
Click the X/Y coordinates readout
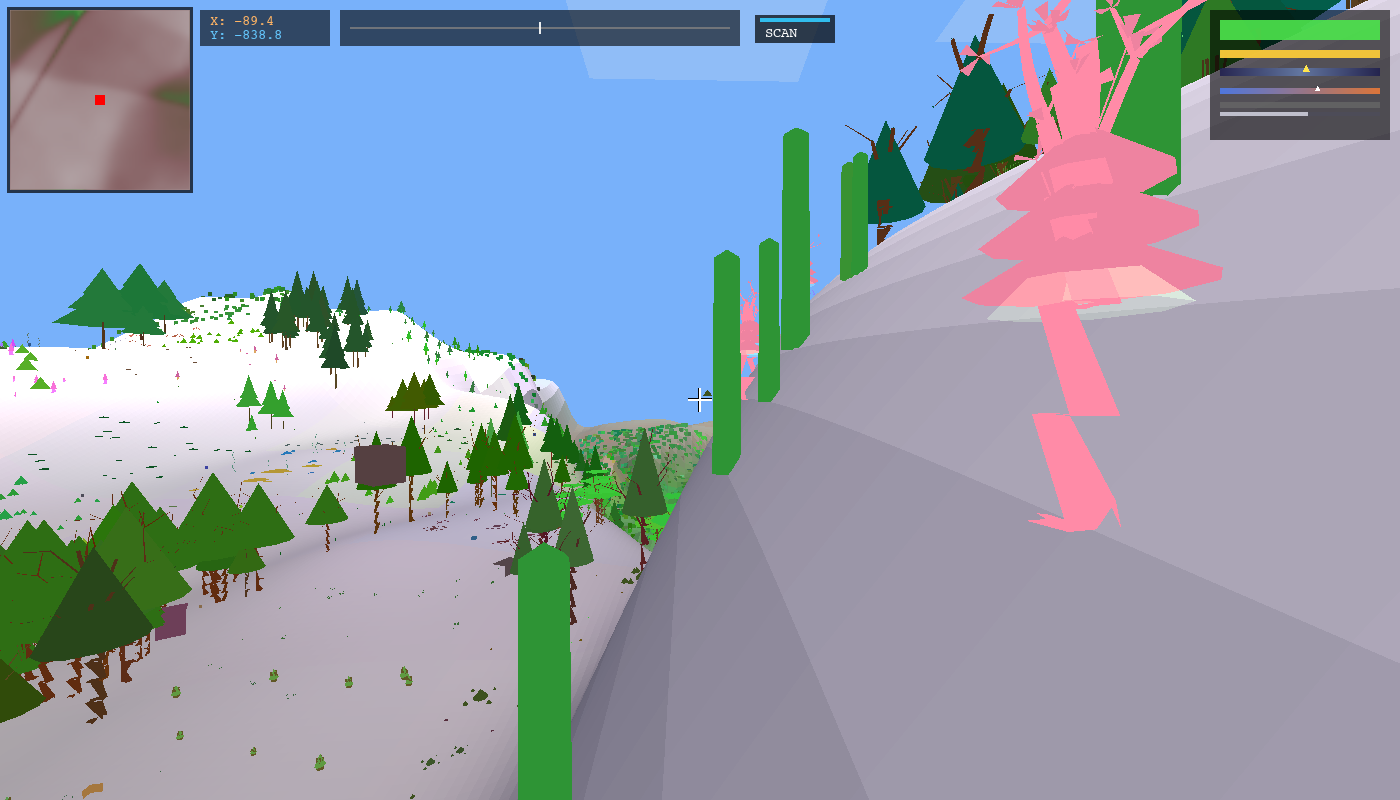[264, 27]
